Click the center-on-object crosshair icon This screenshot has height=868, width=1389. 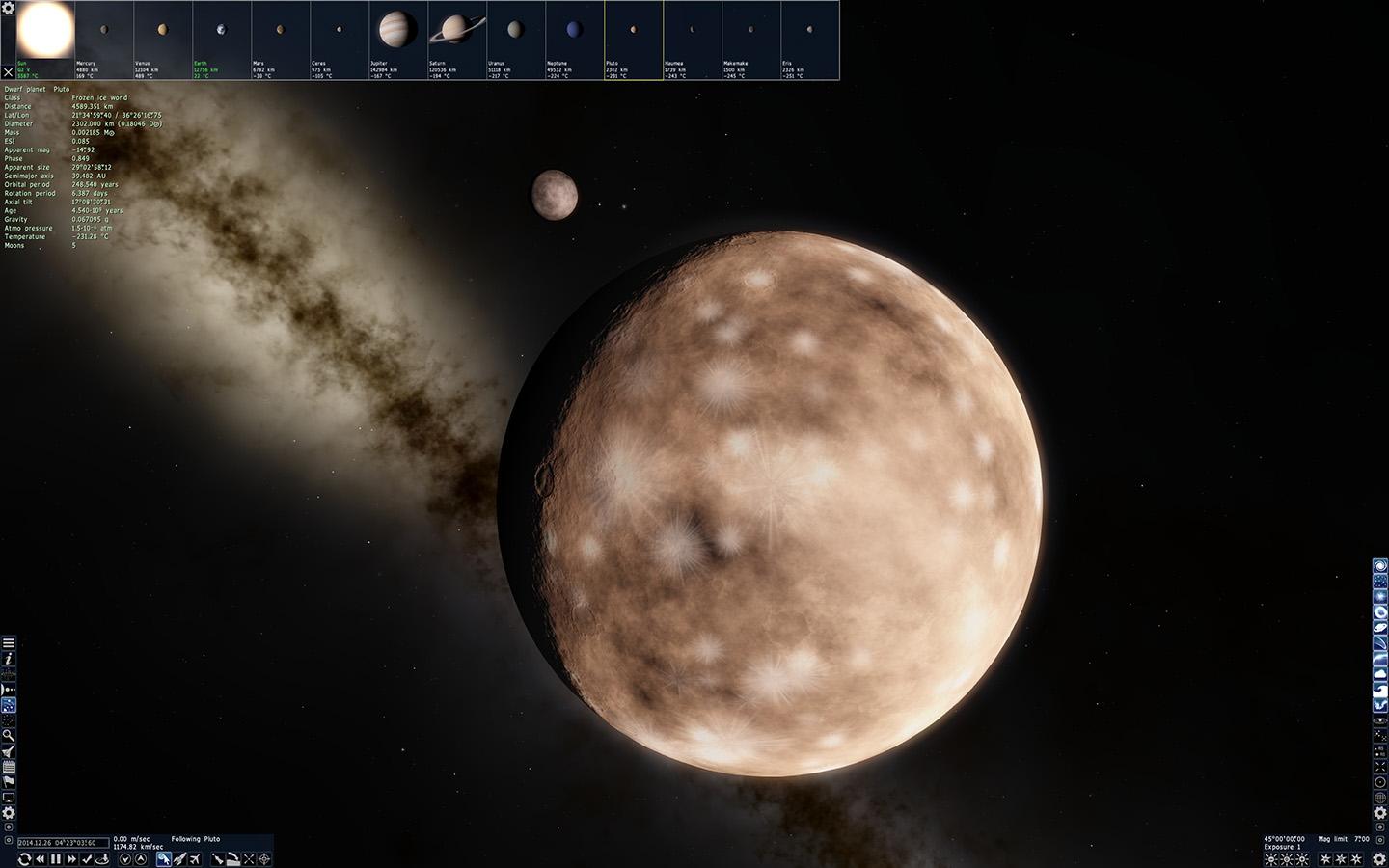[x=263, y=858]
